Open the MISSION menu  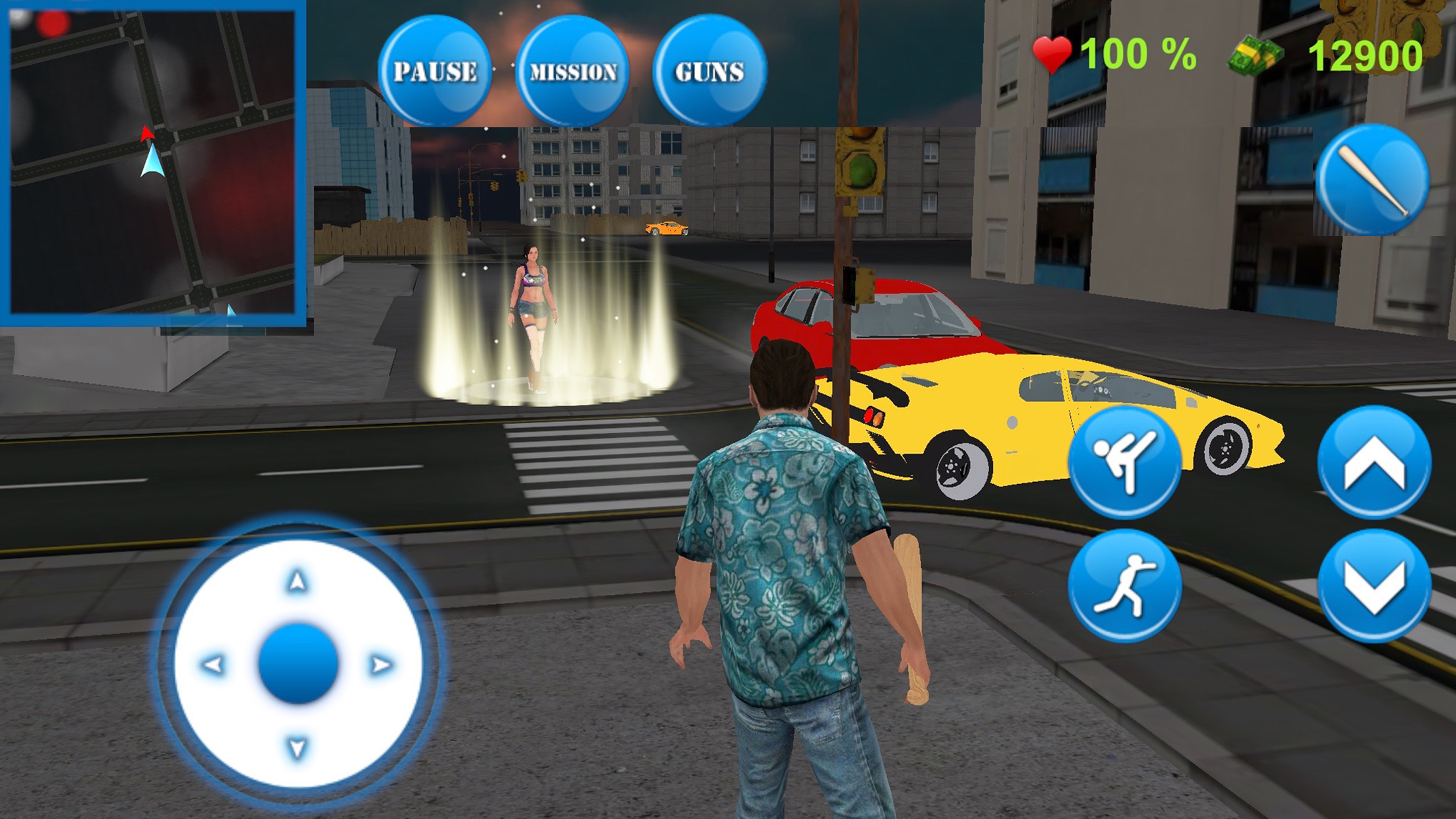[x=572, y=71]
